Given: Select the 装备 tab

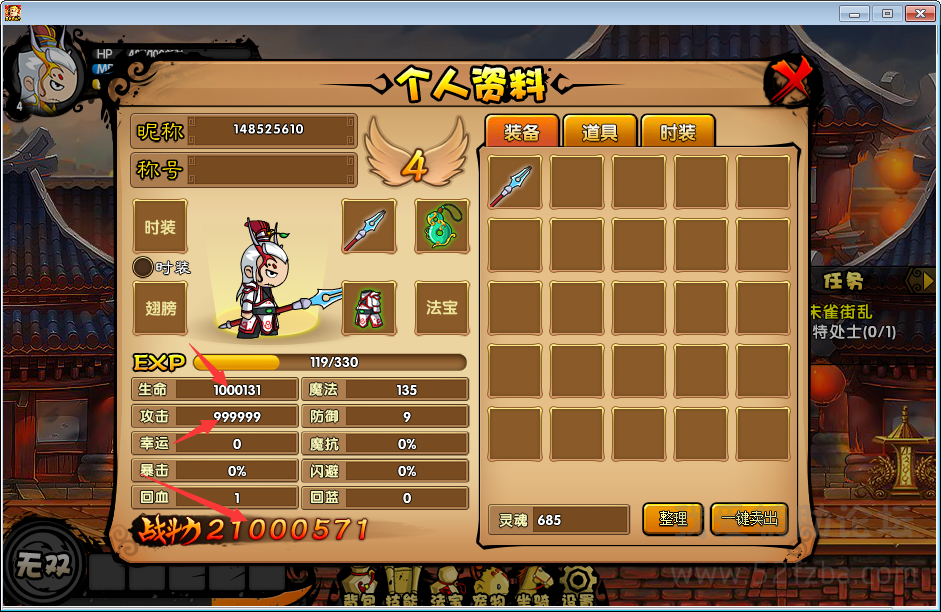Looking at the screenshot, I should pyautogui.click(x=521, y=132).
